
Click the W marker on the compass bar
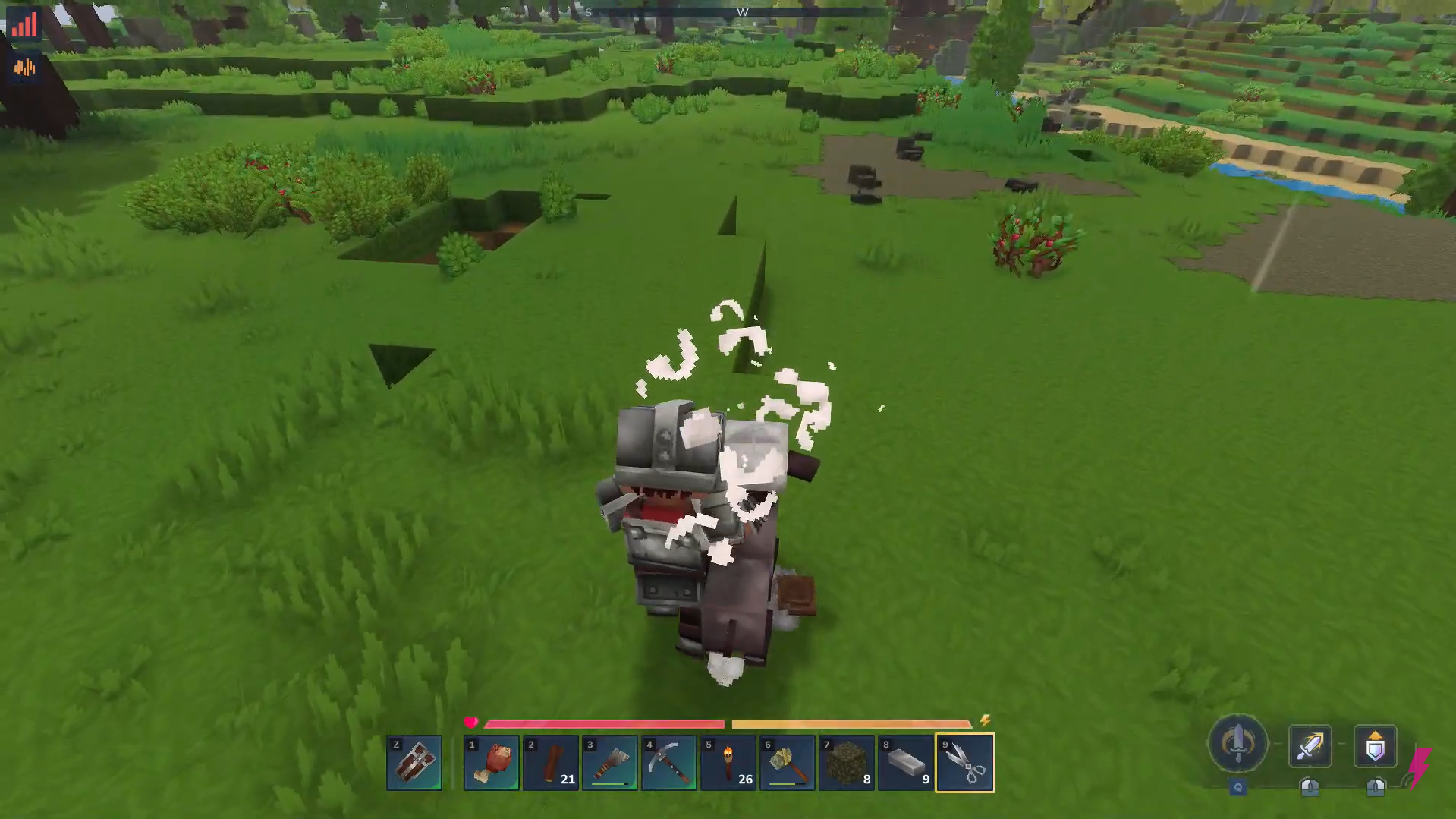[x=744, y=13]
